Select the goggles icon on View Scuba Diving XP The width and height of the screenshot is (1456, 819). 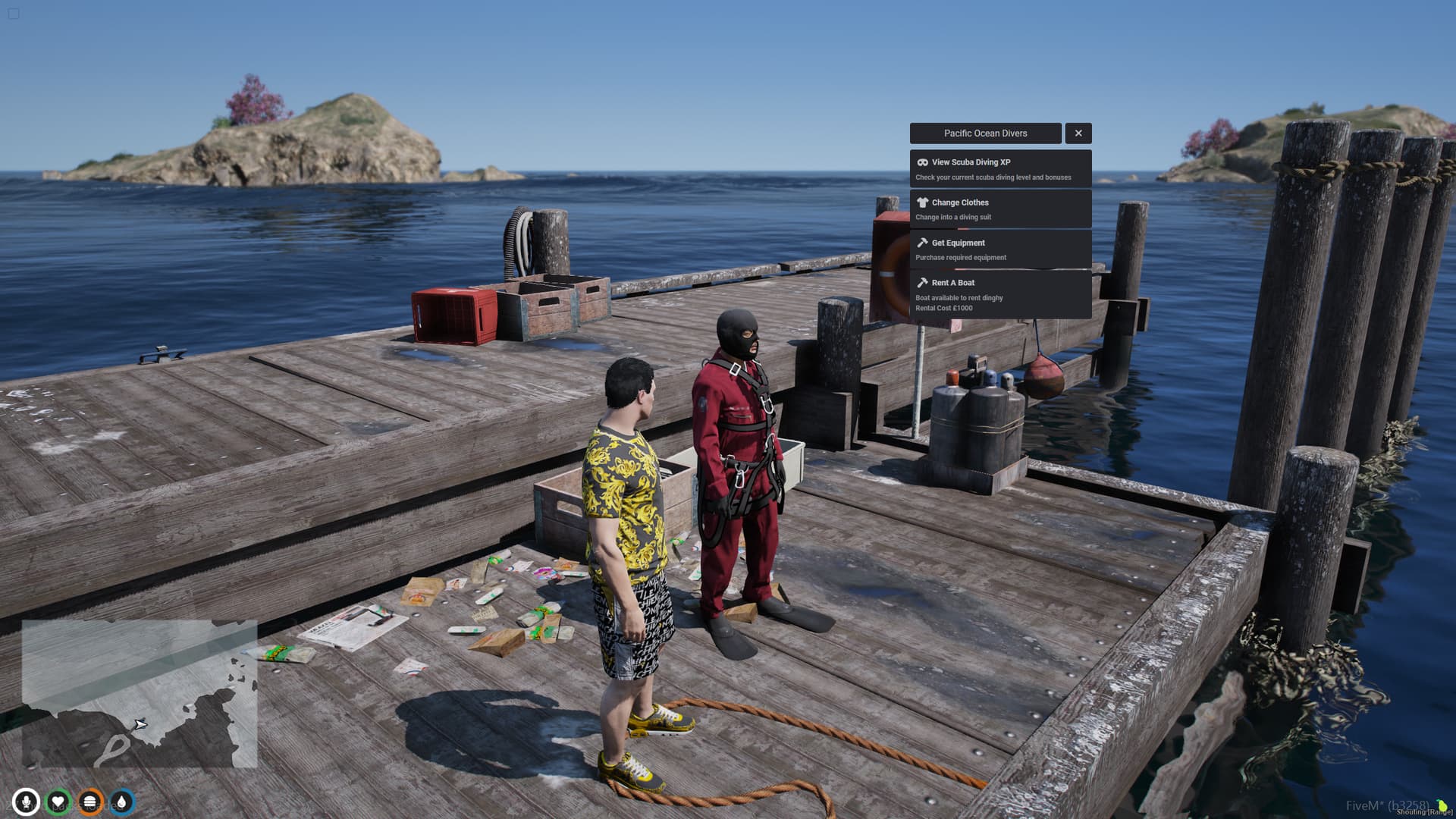click(922, 162)
